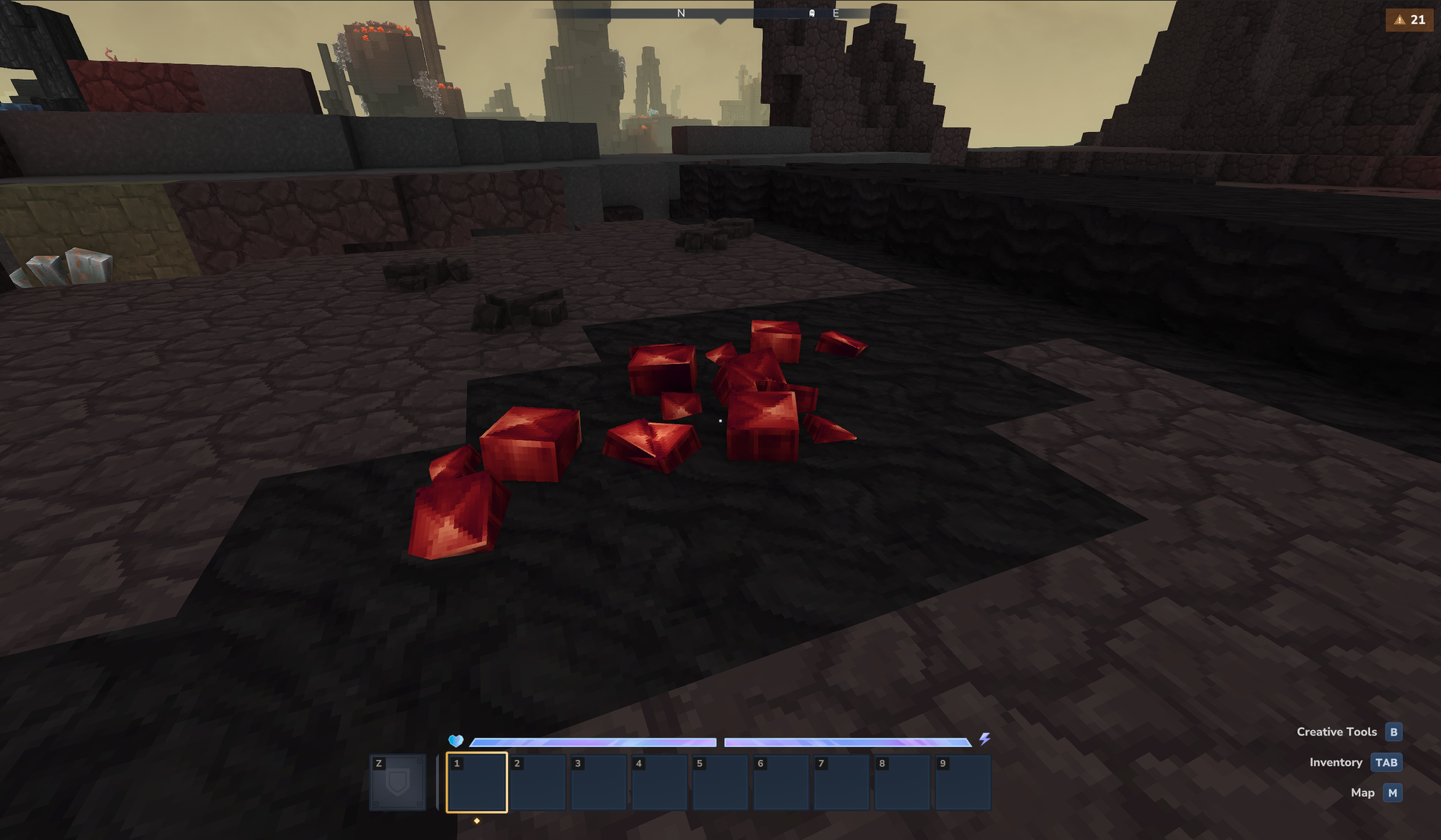Select the highlighted hotbar slot 1
1441x840 pixels.
click(476, 782)
